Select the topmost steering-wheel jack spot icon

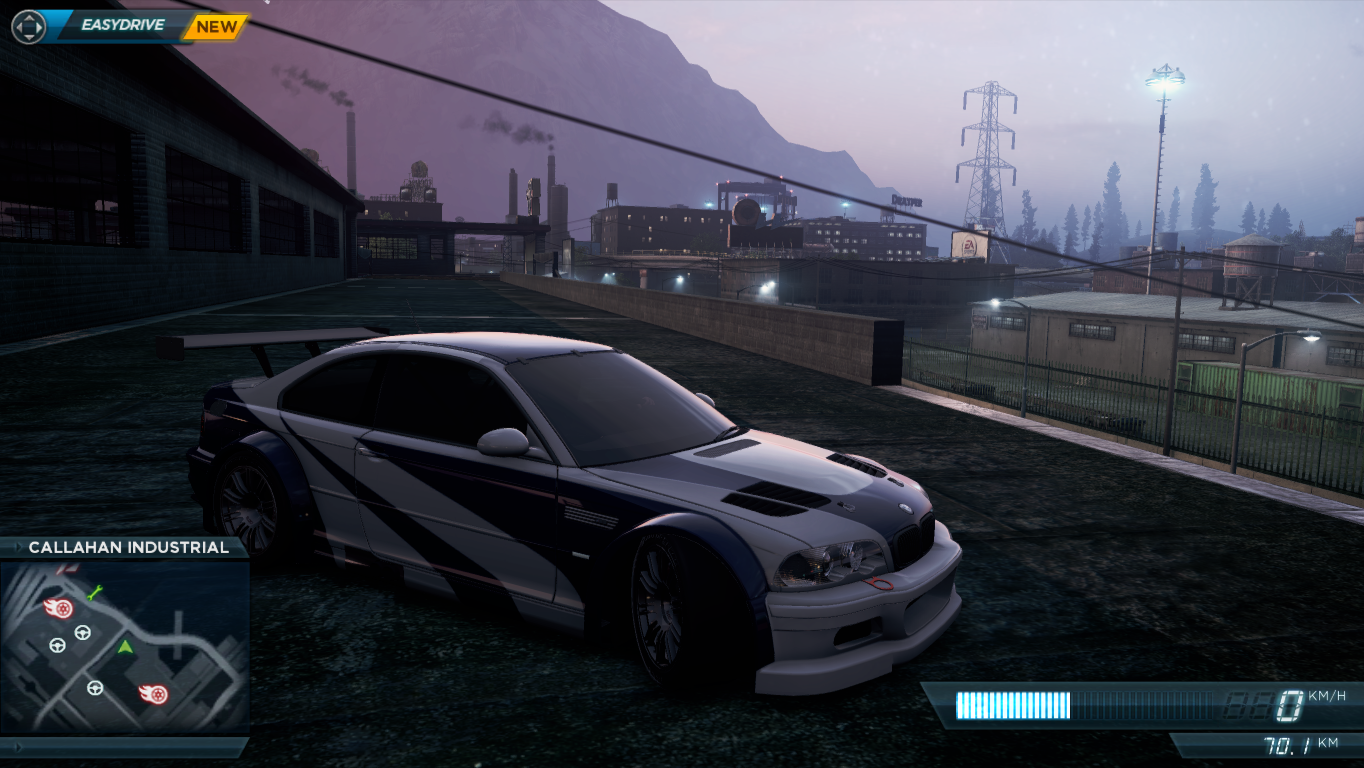(x=81, y=633)
